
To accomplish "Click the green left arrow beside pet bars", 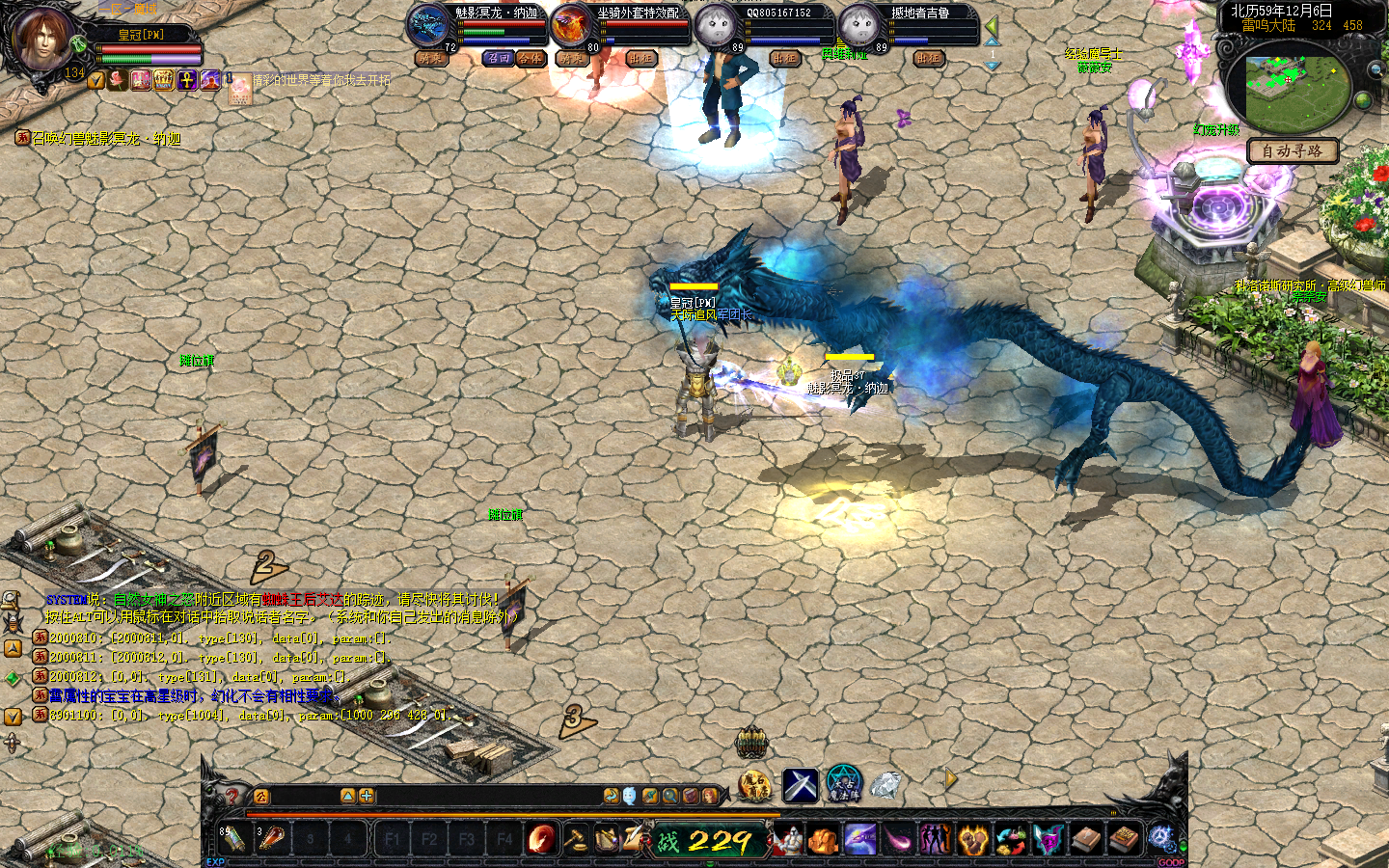I will click(x=992, y=27).
